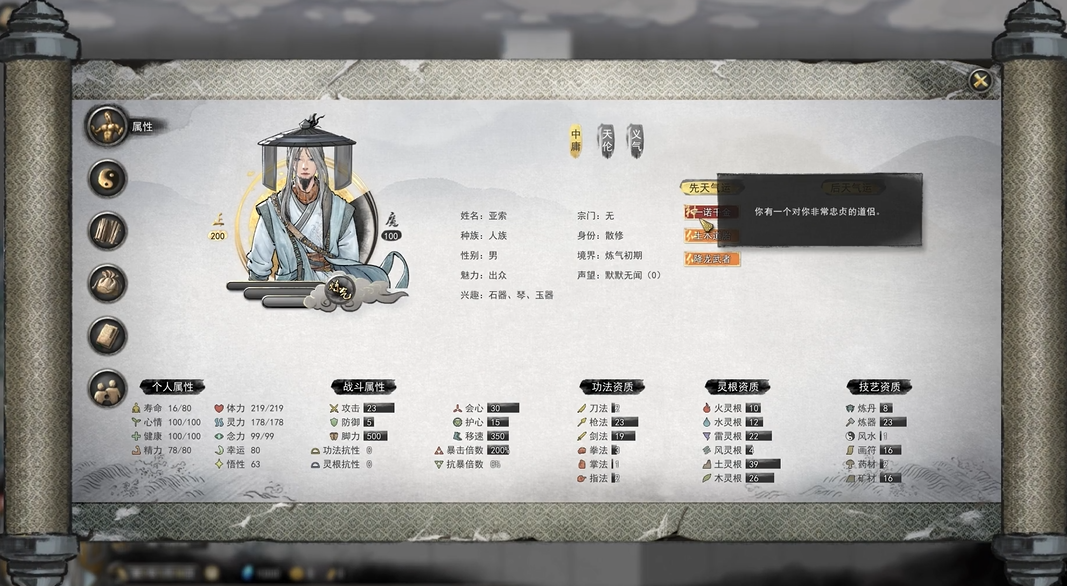
Task: Close the character scroll panel
Action: 981,81
